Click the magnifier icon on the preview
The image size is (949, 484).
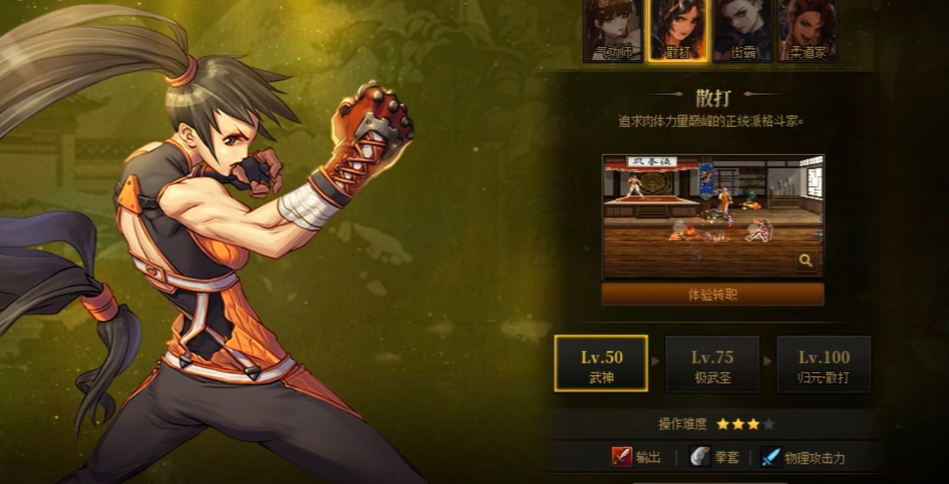click(806, 261)
